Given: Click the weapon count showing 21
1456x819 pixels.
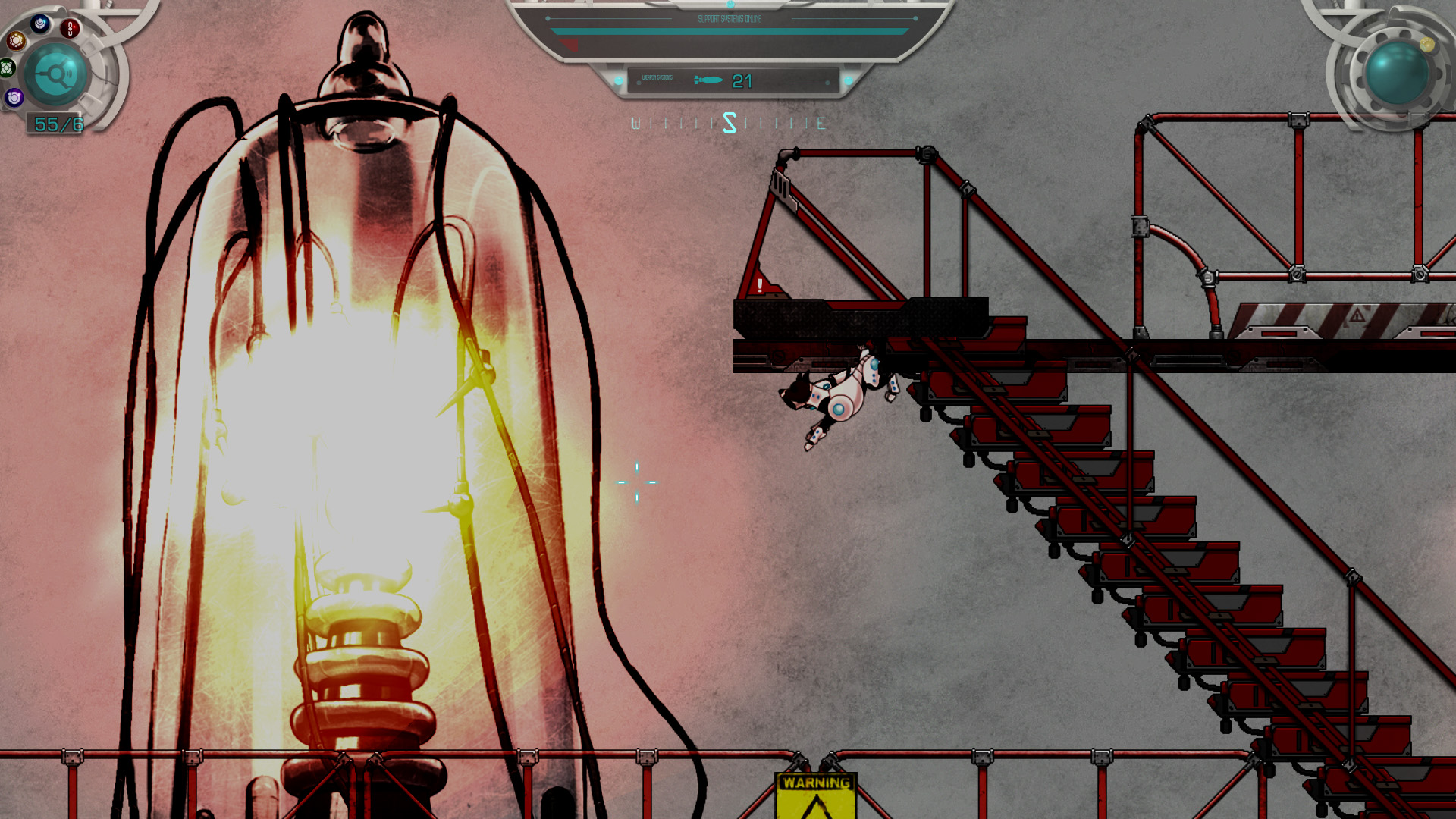Looking at the screenshot, I should click(x=743, y=80).
